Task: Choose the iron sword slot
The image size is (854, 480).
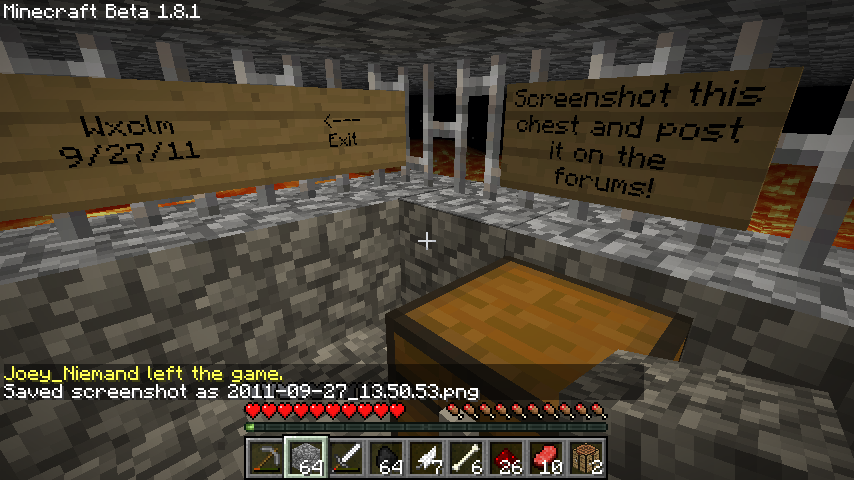Action: coord(346,458)
